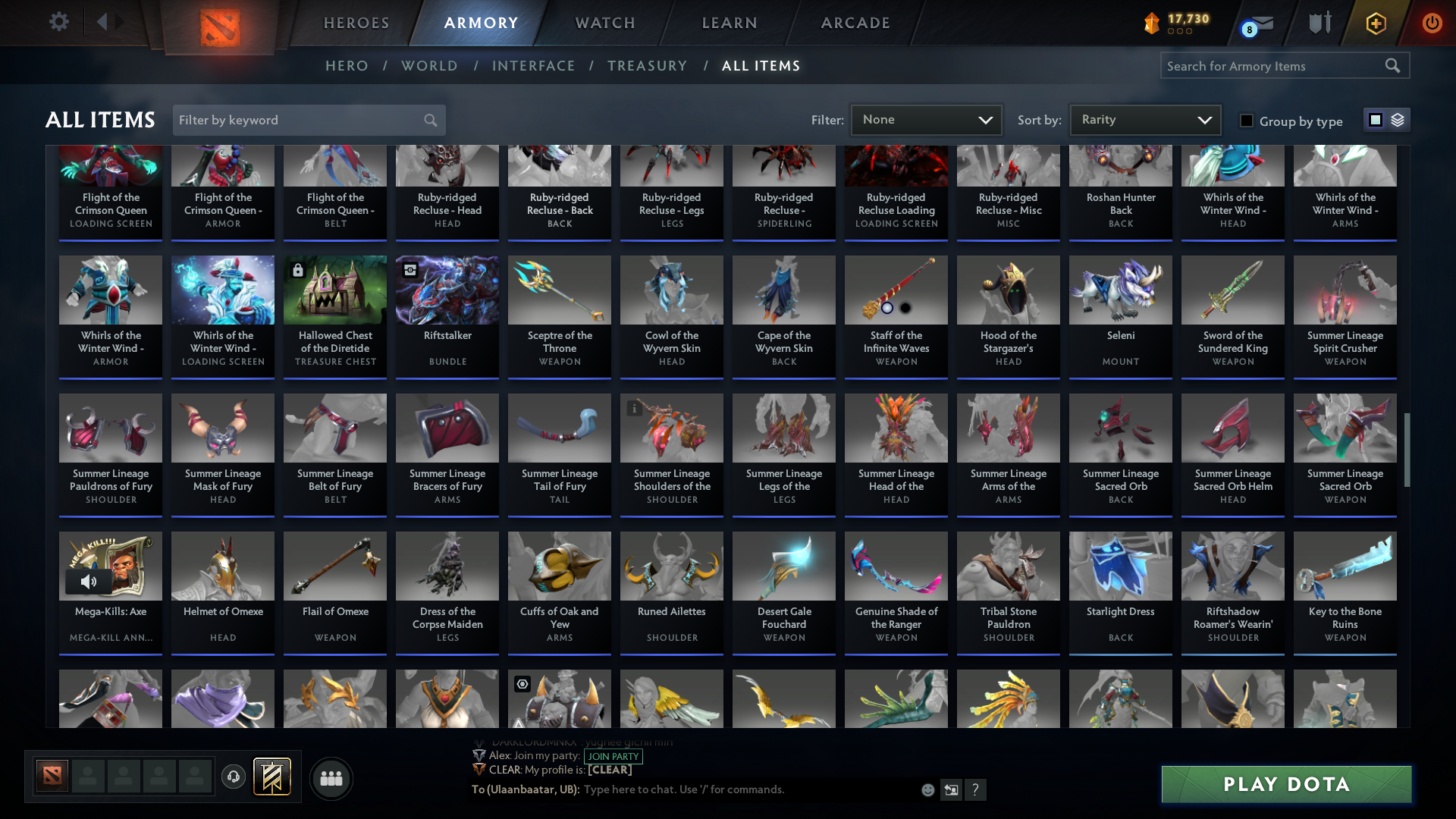Open the Sort by Rarity dropdown
This screenshot has height=819, width=1456.
coord(1144,119)
